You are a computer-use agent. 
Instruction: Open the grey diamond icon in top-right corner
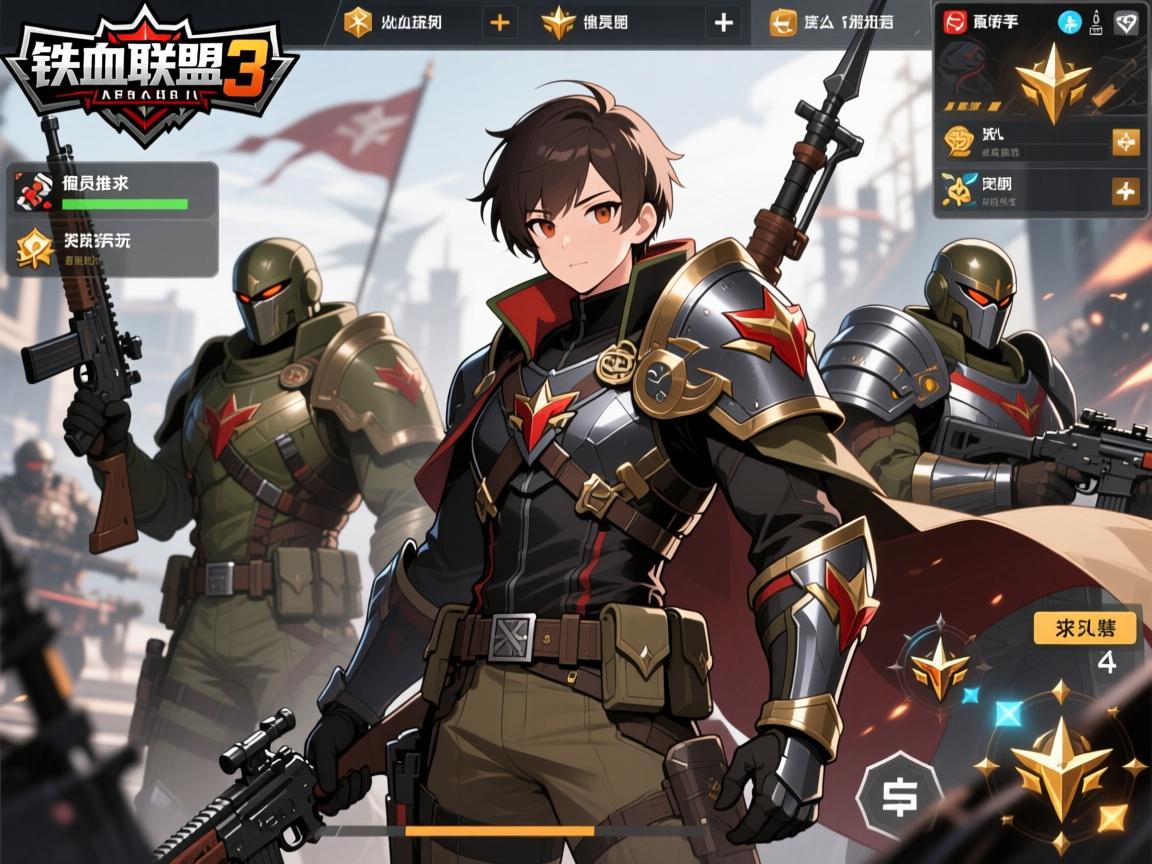point(1127,22)
